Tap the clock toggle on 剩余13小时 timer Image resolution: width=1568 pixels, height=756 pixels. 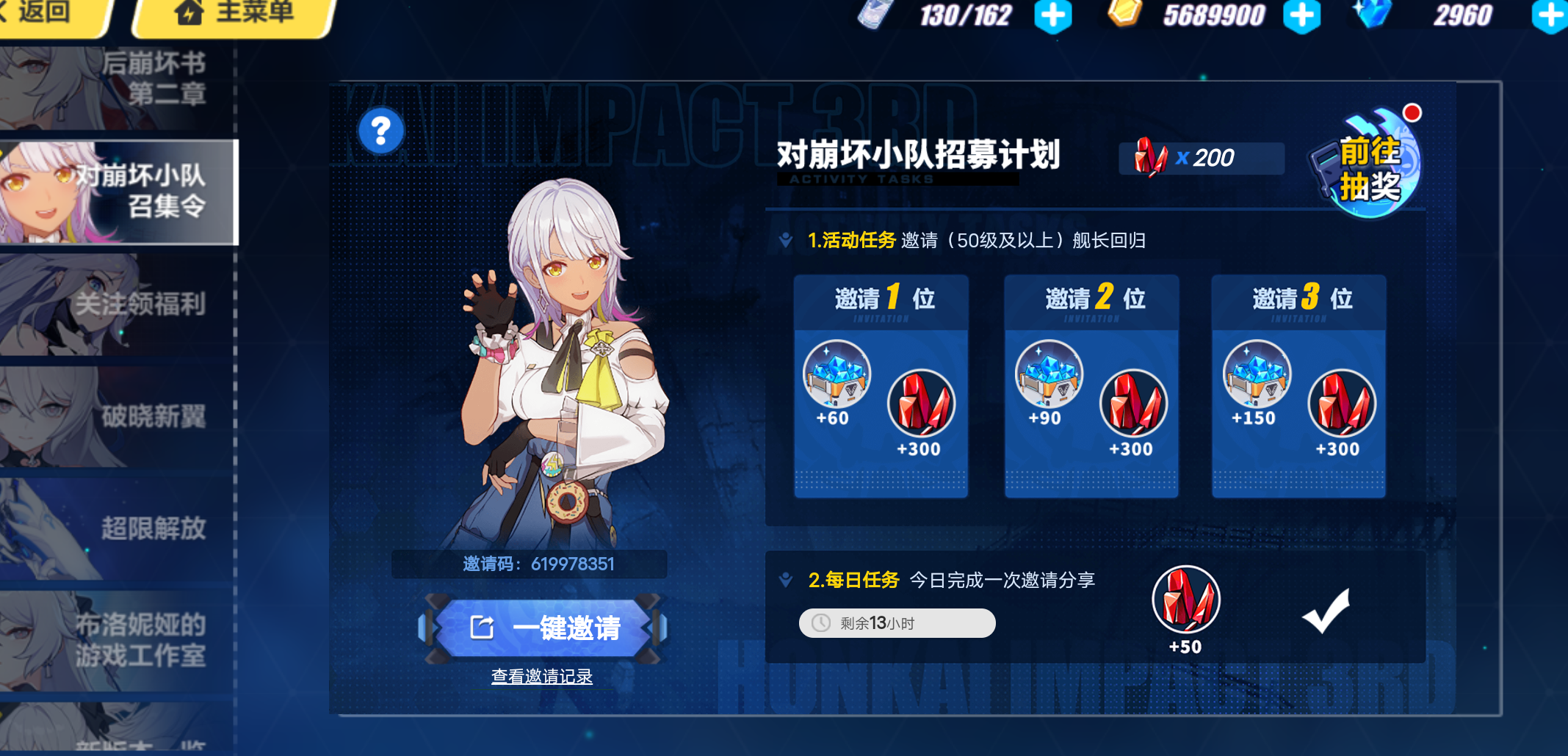[821, 622]
